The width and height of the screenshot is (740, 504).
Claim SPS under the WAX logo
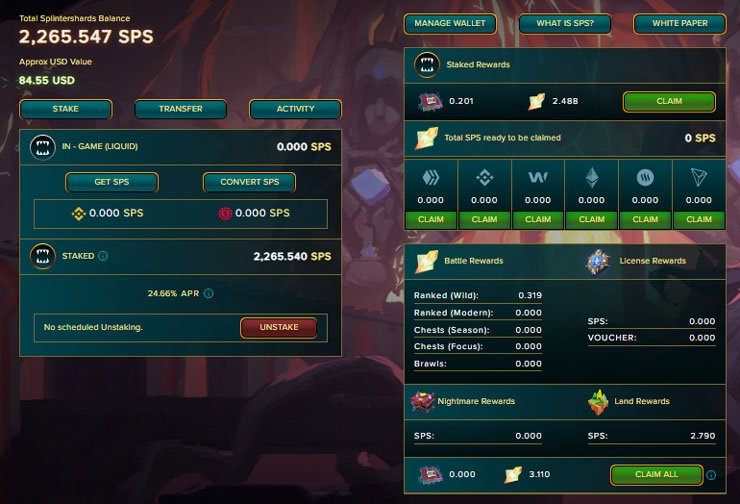[538, 219]
